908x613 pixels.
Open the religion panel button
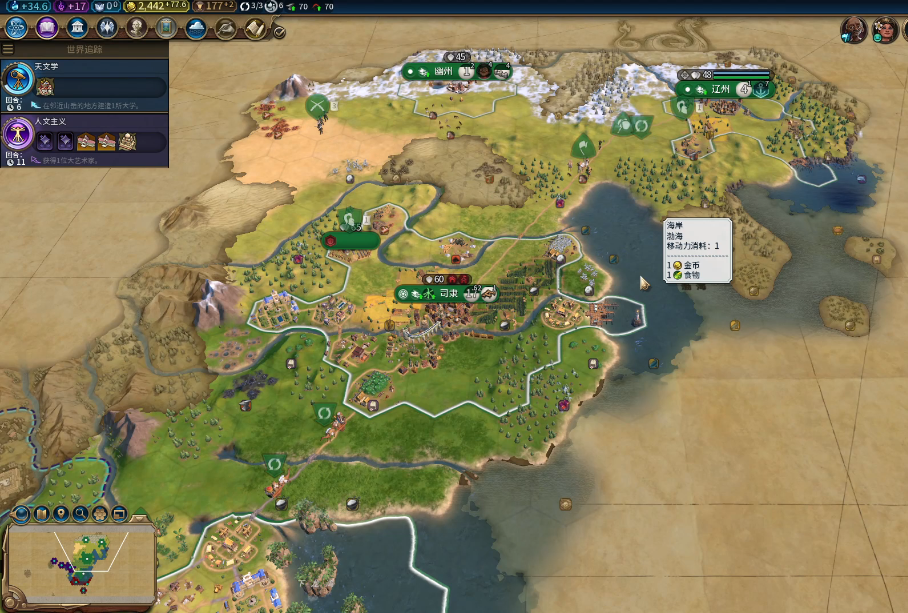[x=106, y=27]
